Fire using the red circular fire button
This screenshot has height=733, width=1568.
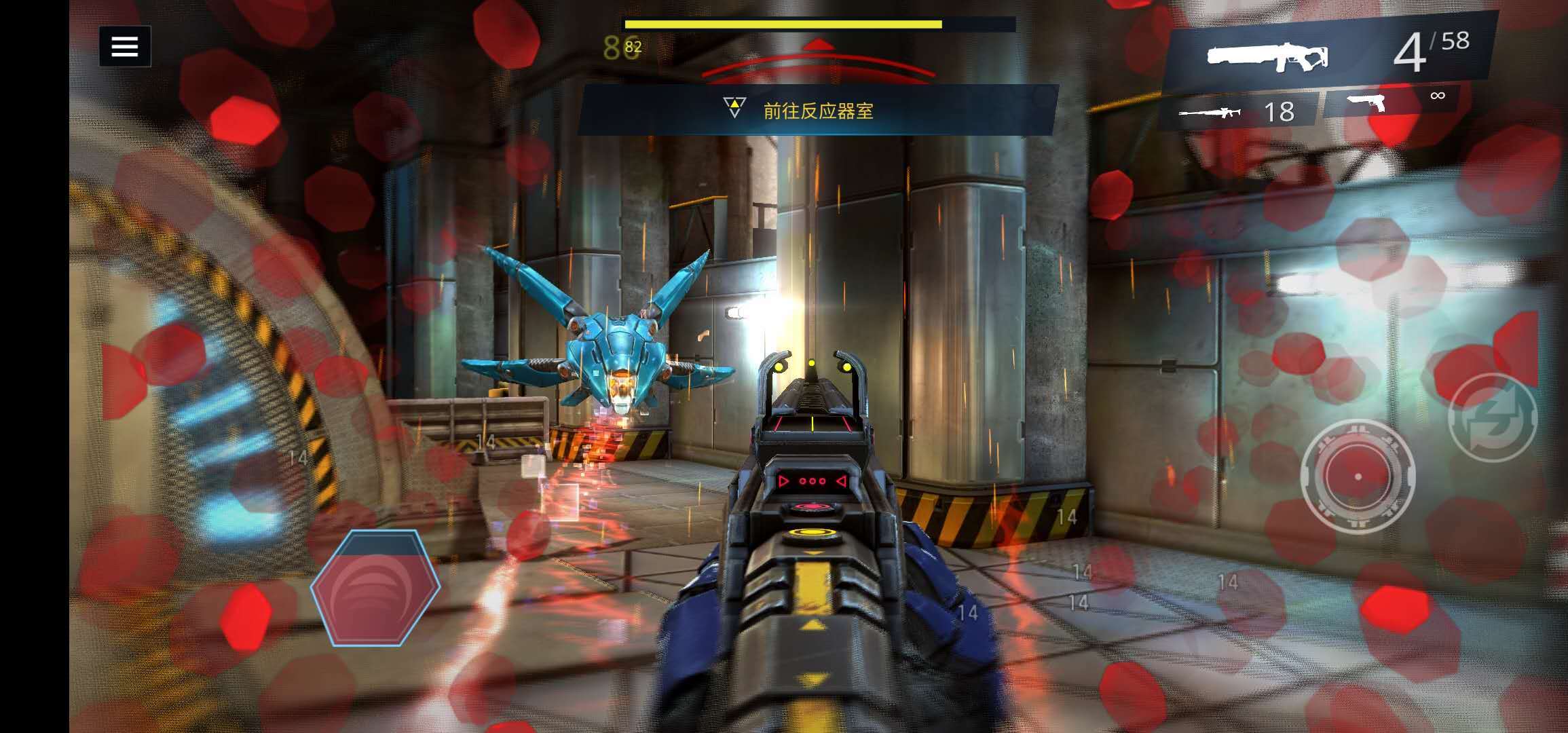tap(1358, 476)
